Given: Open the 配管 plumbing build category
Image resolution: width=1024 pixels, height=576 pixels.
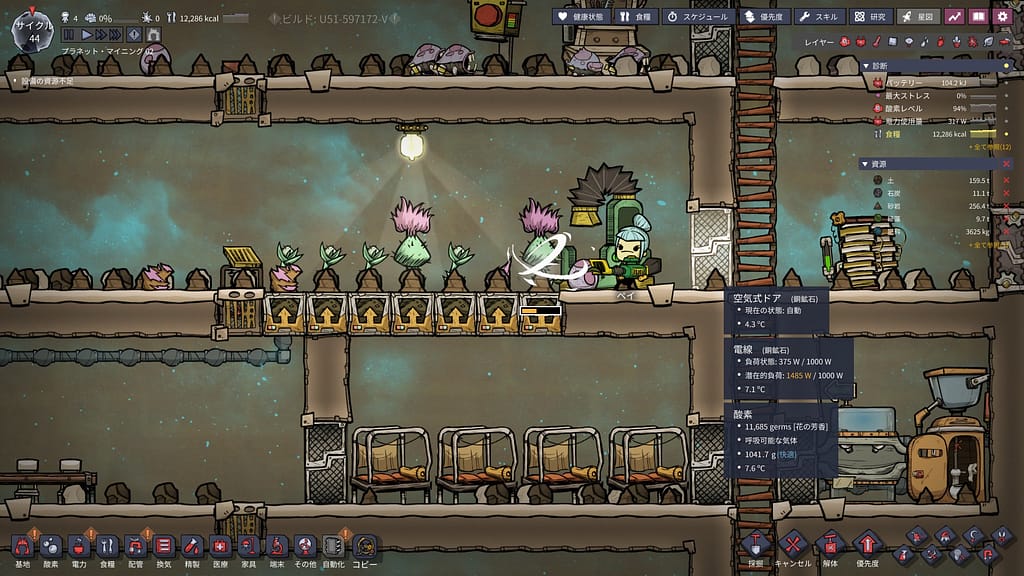Looking at the screenshot, I should [136, 547].
